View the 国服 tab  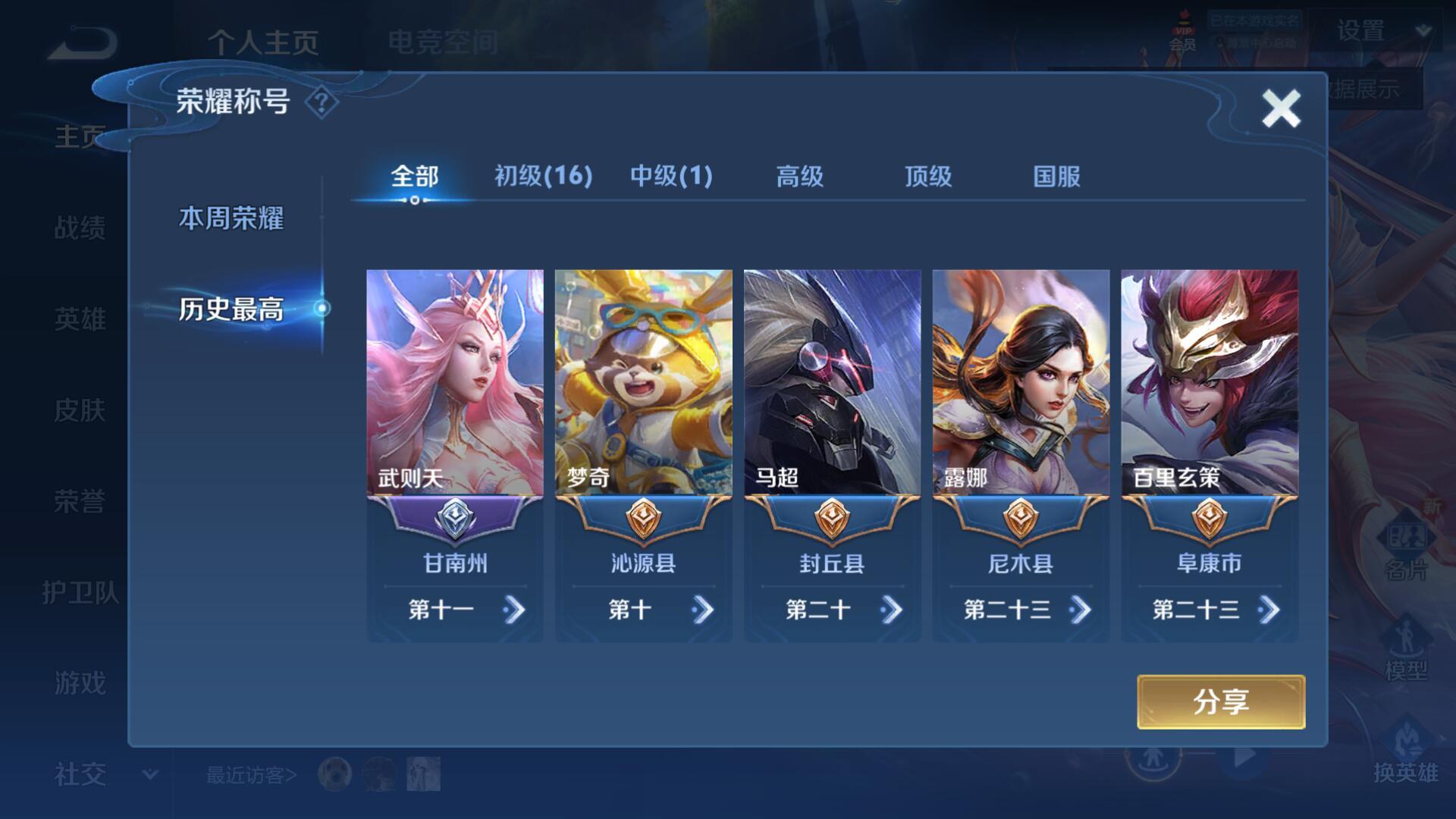click(1056, 177)
